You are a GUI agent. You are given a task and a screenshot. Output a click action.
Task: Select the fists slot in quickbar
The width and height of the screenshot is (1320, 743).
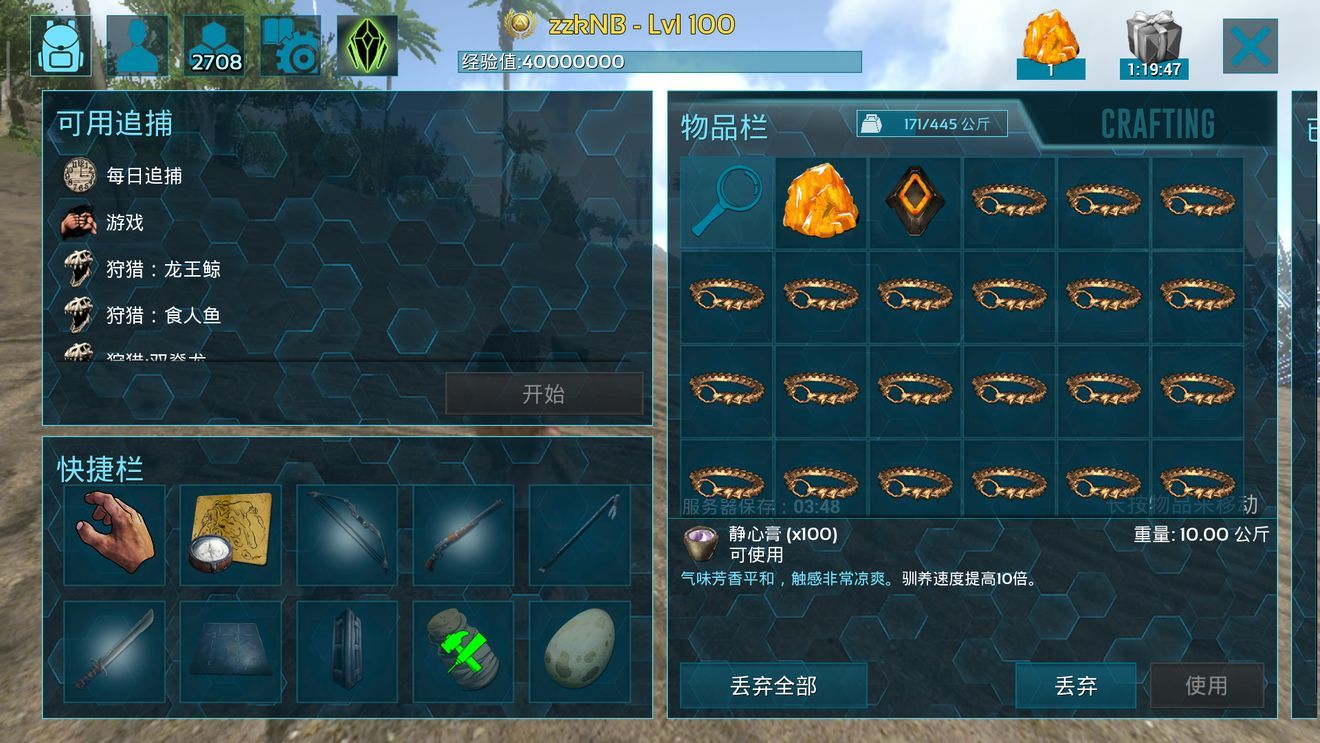(x=112, y=535)
